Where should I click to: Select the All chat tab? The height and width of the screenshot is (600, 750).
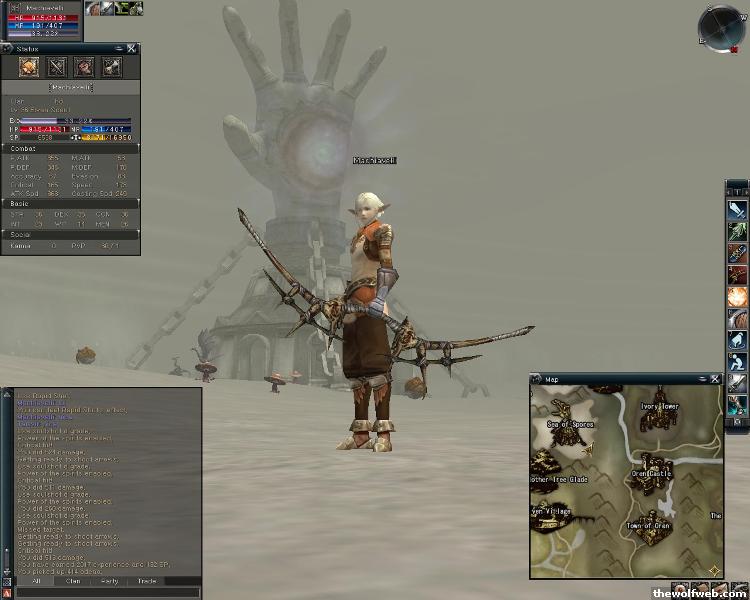pyautogui.click(x=36, y=580)
